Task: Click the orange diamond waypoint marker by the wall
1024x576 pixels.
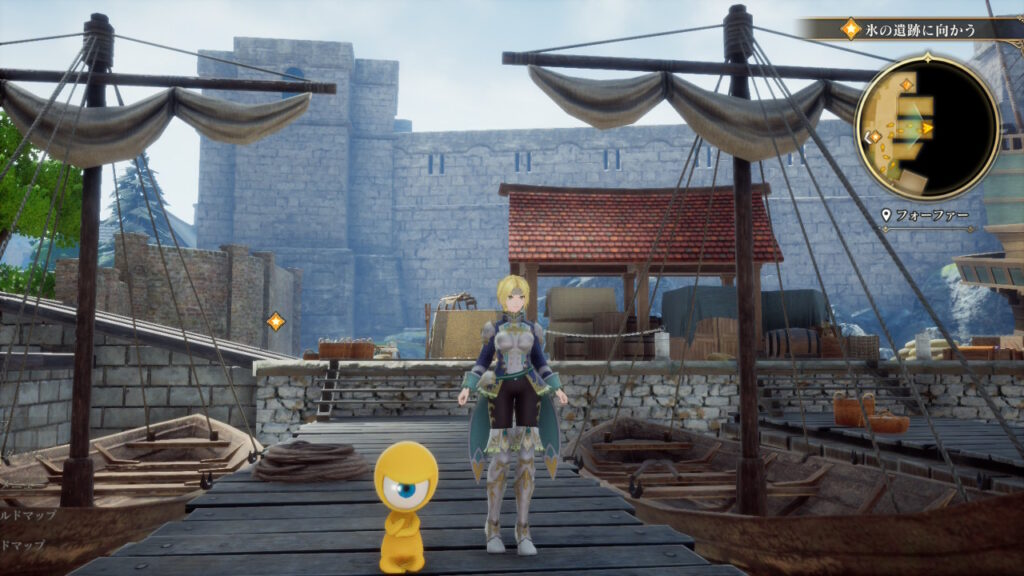Action: [x=275, y=321]
